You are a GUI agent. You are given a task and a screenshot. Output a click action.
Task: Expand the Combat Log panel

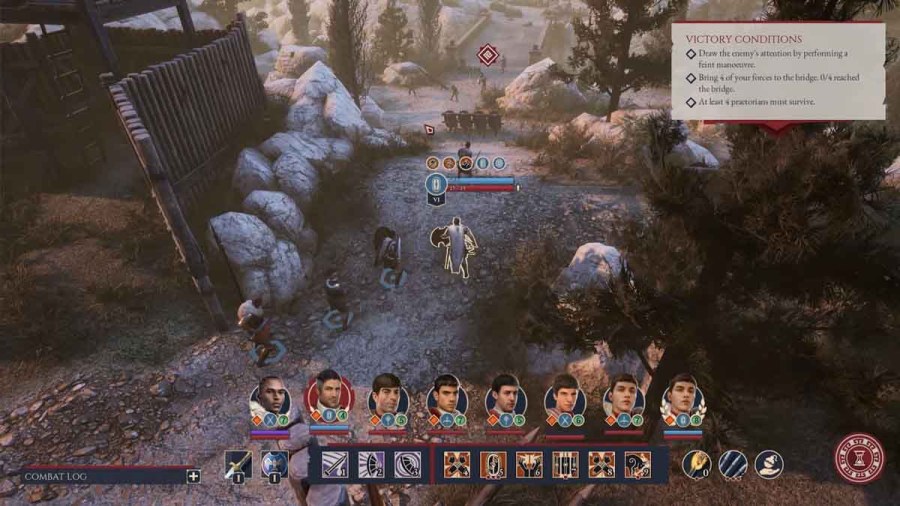(x=194, y=476)
